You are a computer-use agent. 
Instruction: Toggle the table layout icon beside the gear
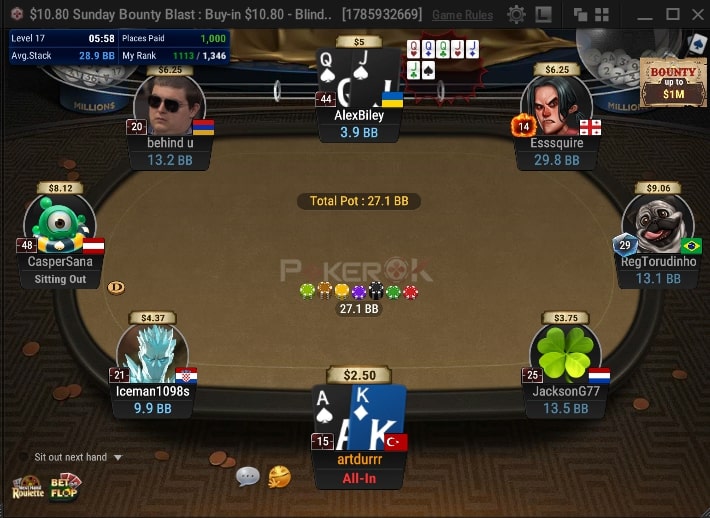click(x=543, y=15)
